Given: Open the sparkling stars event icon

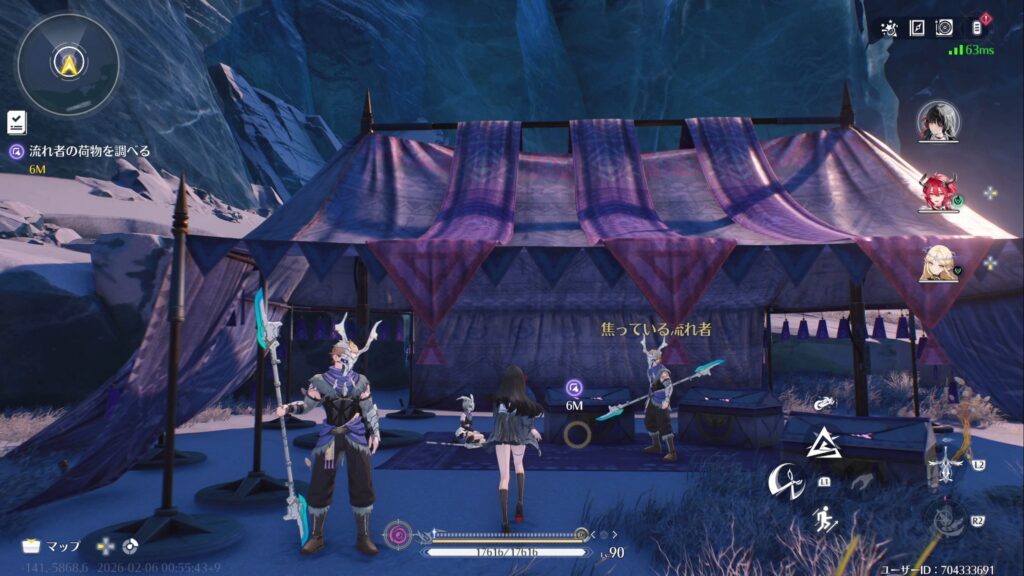Looking at the screenshot, I should pos(888,29).
